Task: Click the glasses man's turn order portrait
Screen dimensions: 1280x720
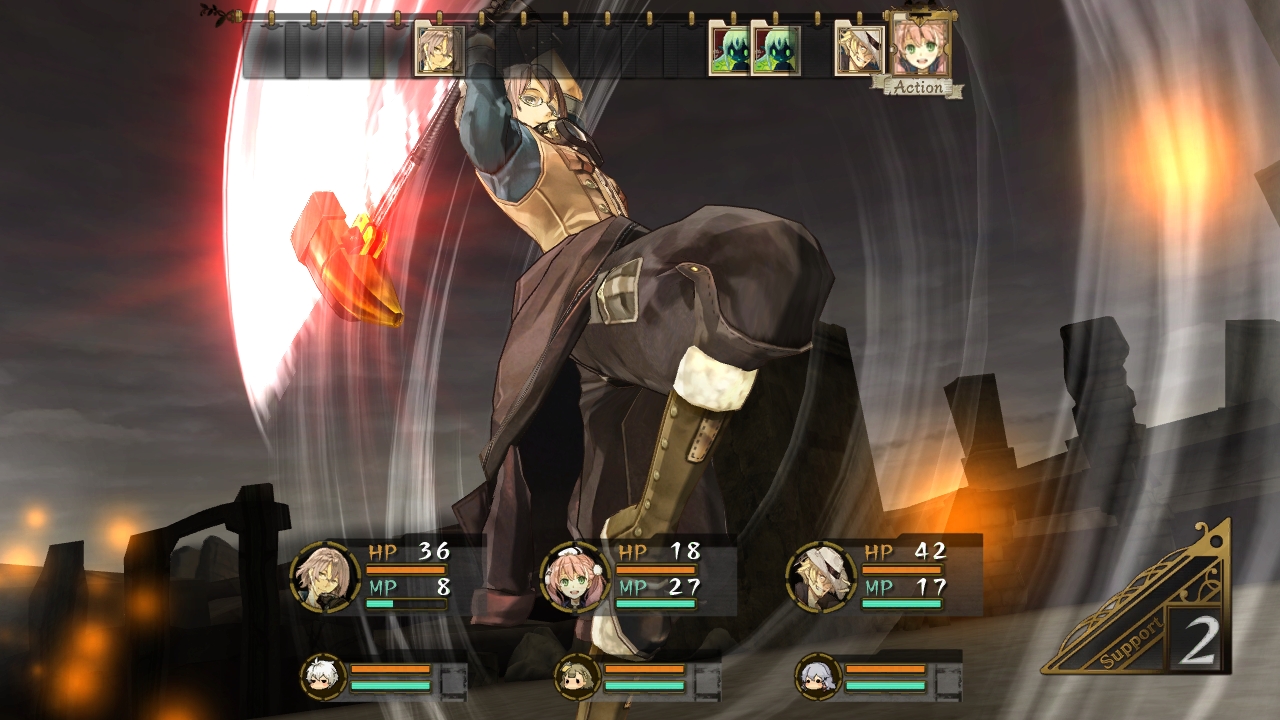Action: click(x=439, y=50)
